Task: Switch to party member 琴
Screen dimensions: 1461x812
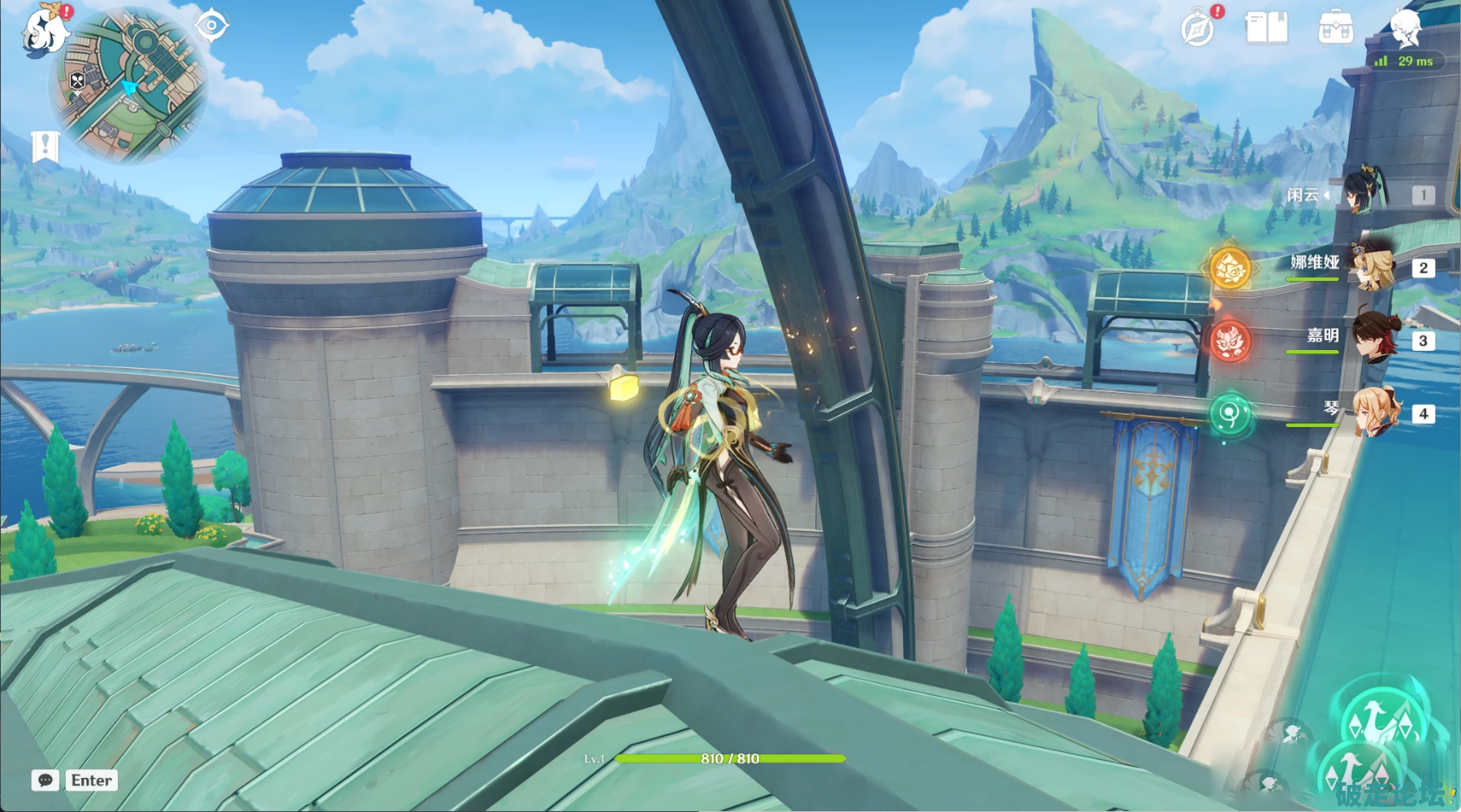Action: coord(1374,412)
